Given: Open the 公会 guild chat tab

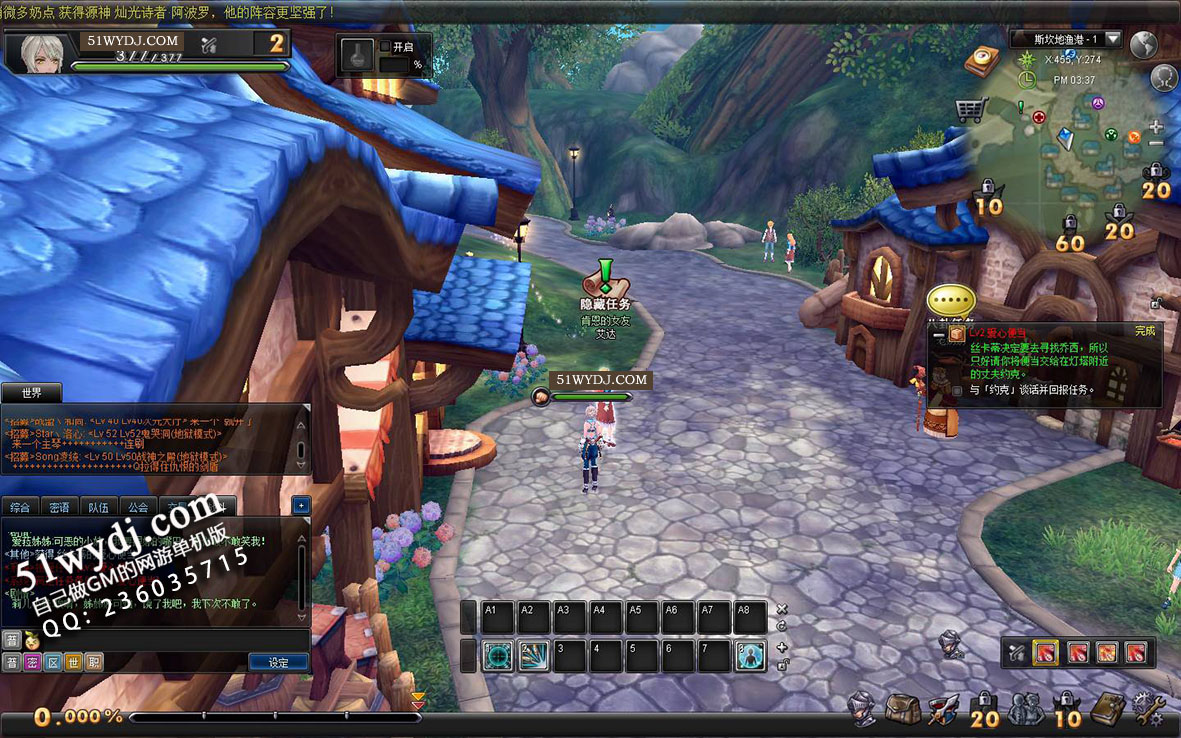Looking at the screenshot, I should pyautogui.click(x=138, y=507).
